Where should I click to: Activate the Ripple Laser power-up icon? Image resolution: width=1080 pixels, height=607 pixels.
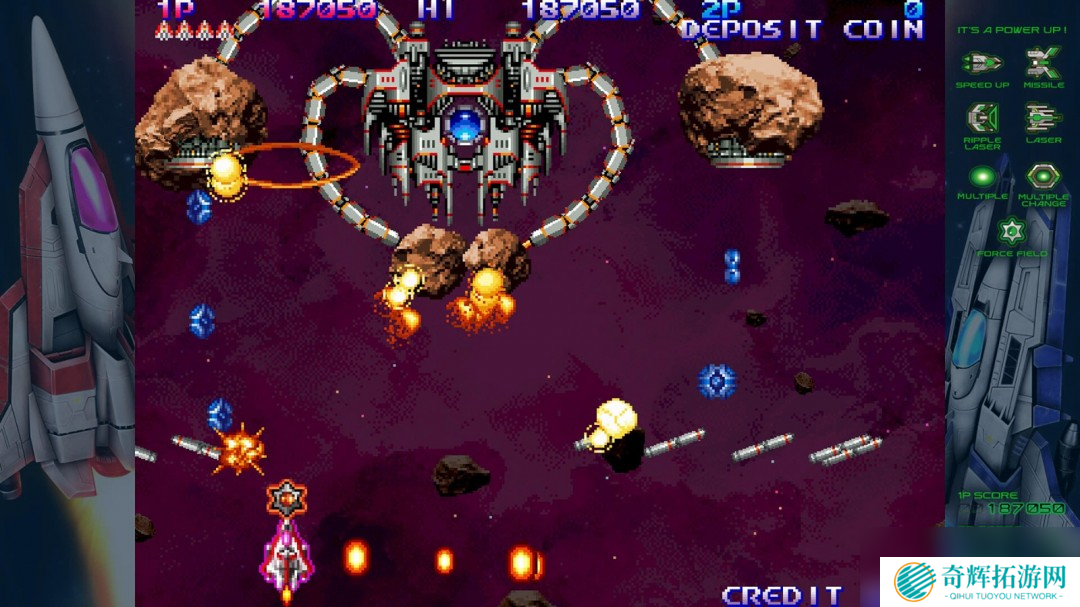[982, 119]
